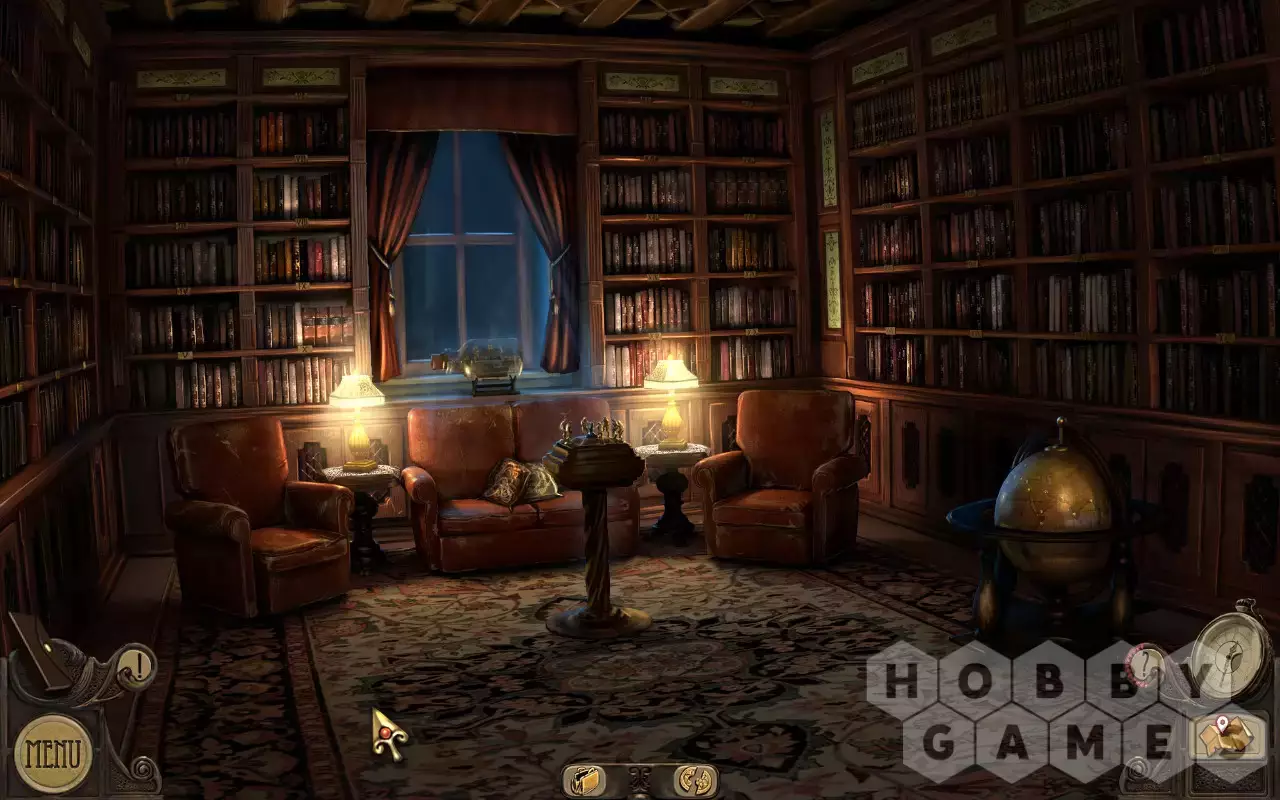Use the question mark hint button
Image resolution: width=1280 pixels, height=800 pixels.
click(1147, 663)
